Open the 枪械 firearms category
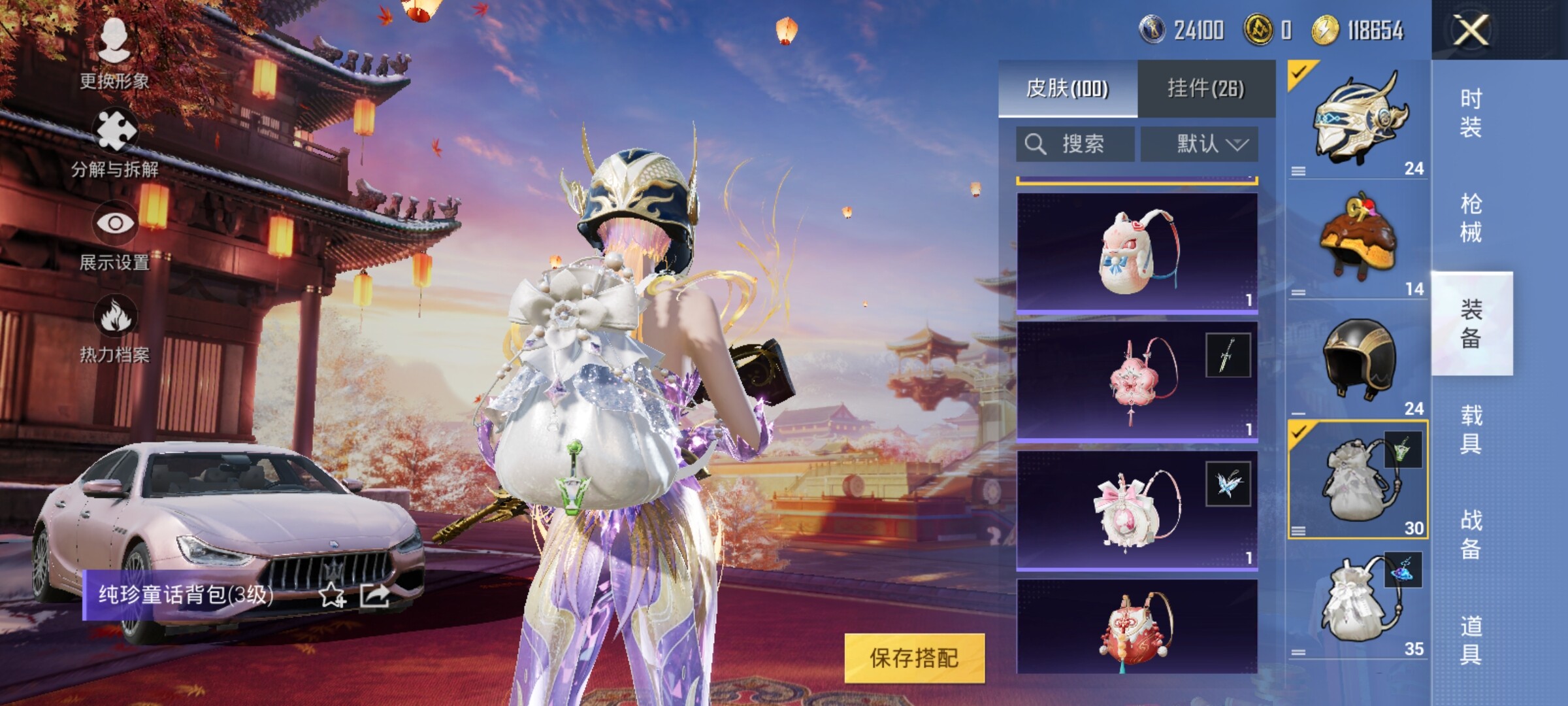The image size is (1568, 706). pyautogui.click(x=1471, y=218)
